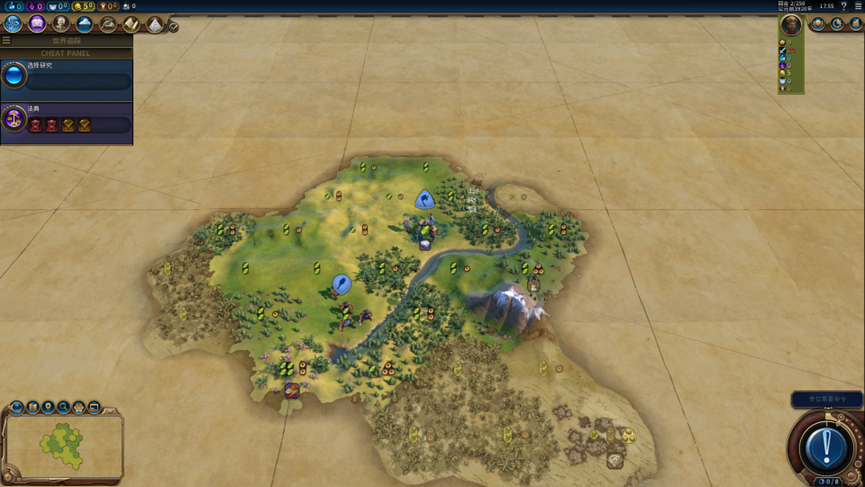Open the world rankings globe button
Image resolution: width=865 pixels, height=487 pixels.
(819, 24)
